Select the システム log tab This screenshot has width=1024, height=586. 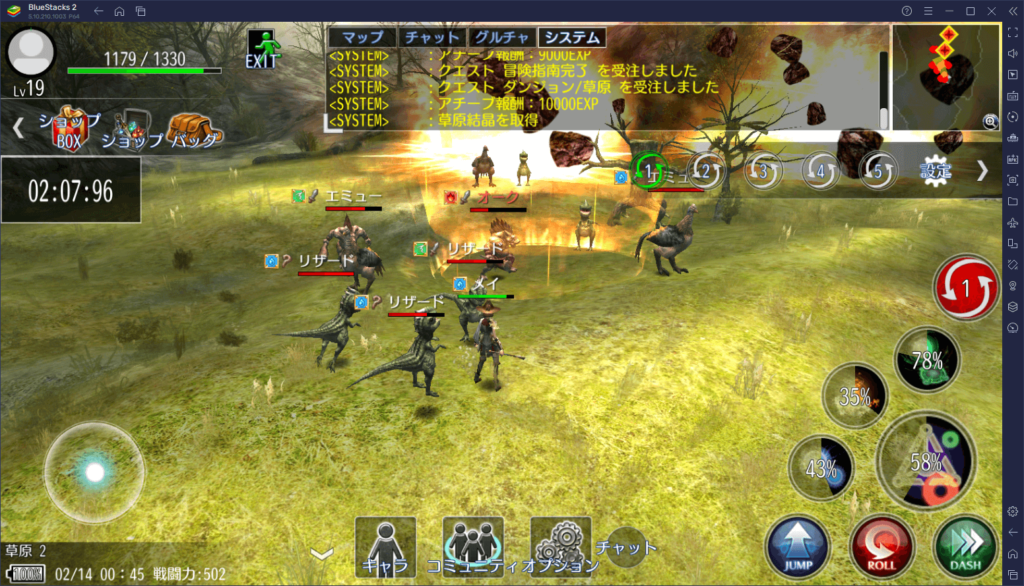571,38
